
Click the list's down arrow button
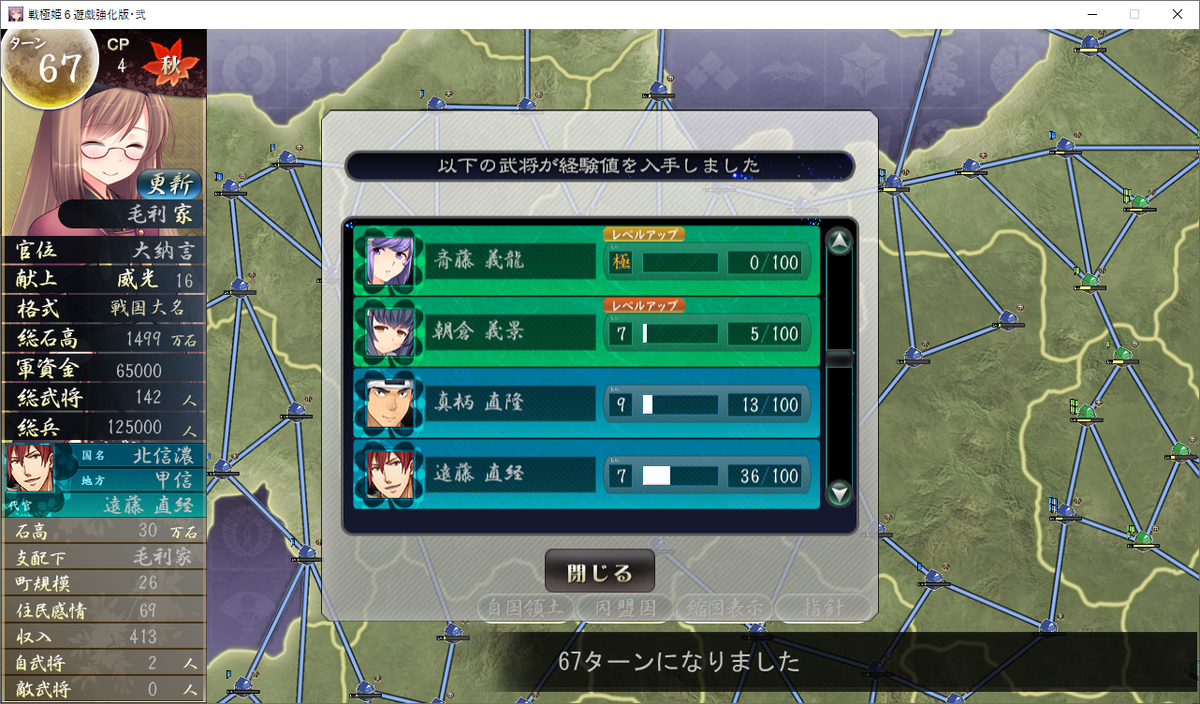[839, 492]
